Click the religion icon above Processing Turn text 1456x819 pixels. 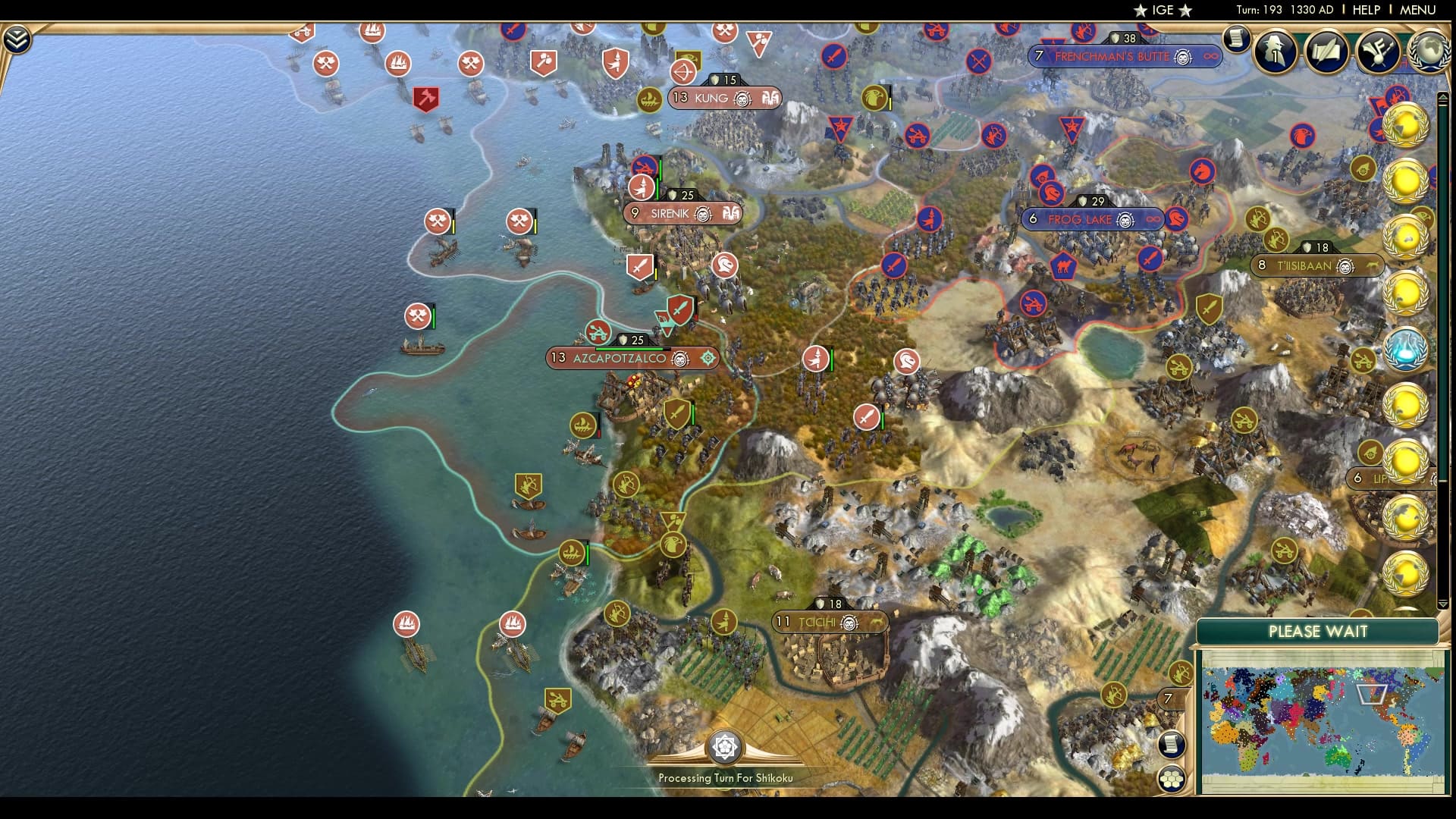[x=726, y=747]
